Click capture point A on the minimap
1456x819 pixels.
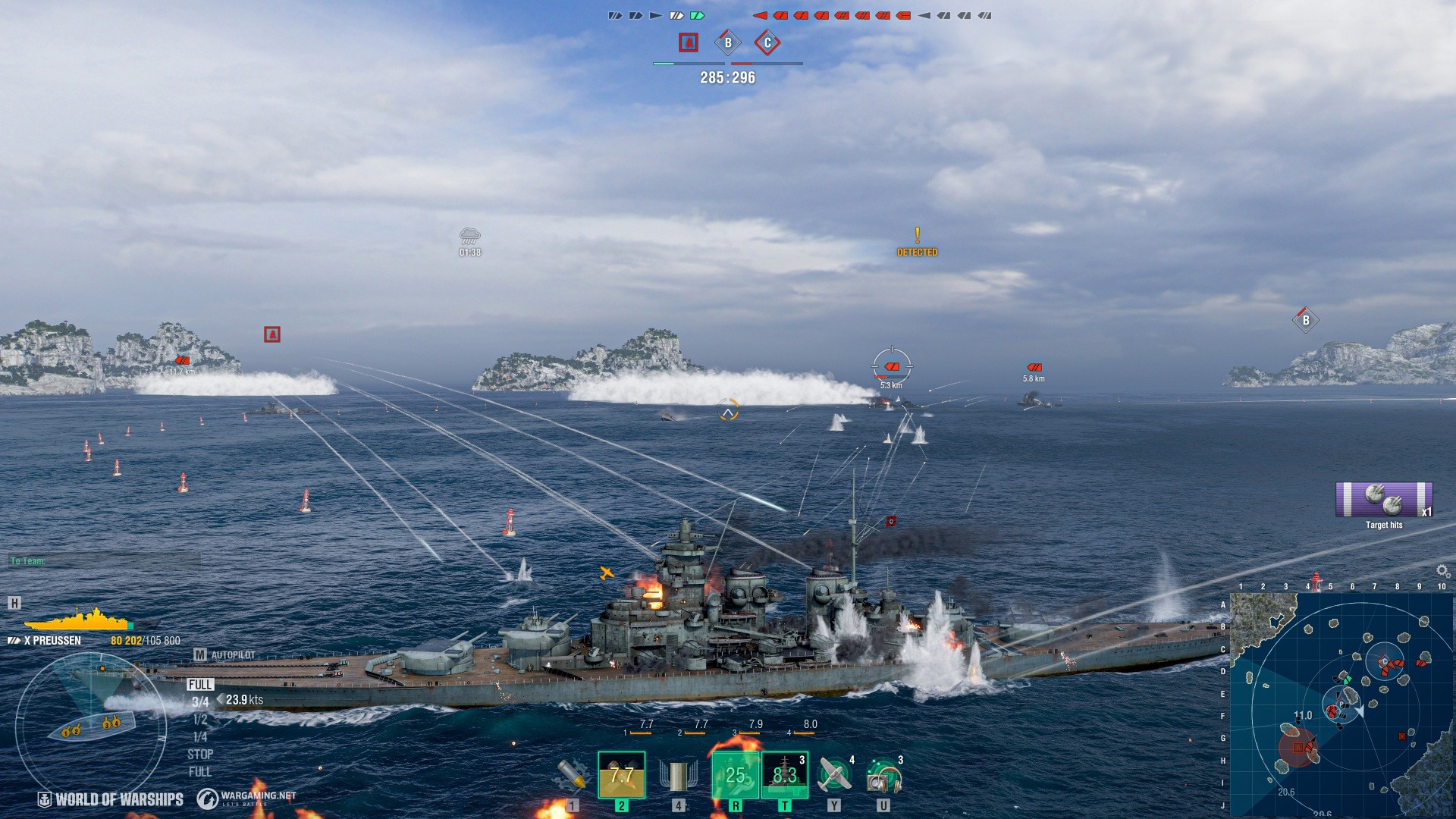click(x=1298, y=748)
